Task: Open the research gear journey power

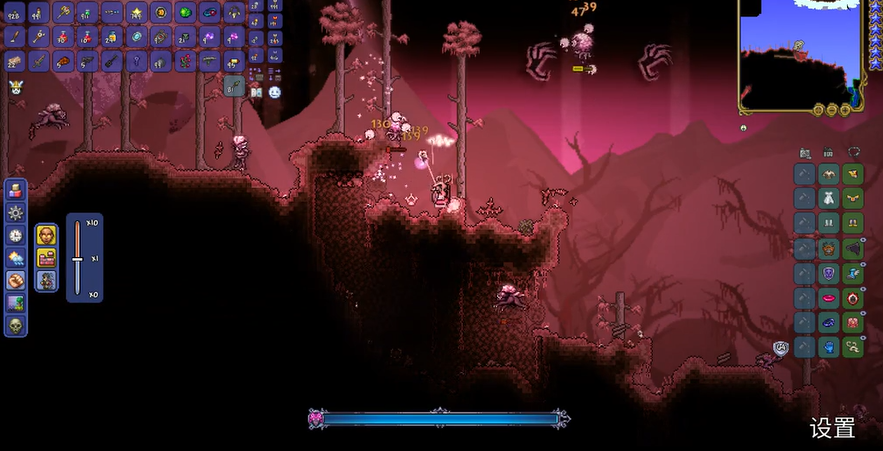Action: pos(16,213)
